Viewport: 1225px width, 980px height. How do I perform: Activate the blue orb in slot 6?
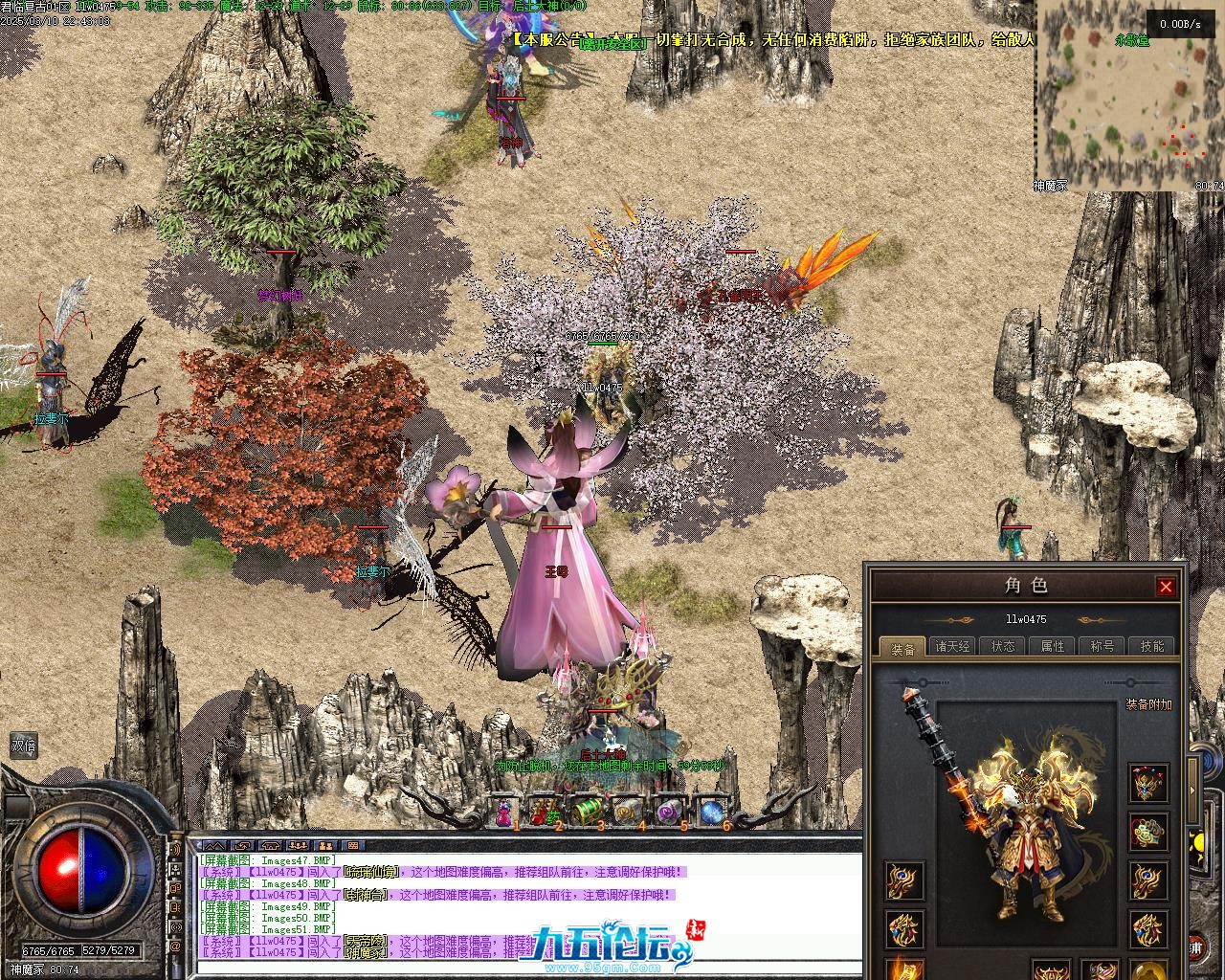coord(711,813)
